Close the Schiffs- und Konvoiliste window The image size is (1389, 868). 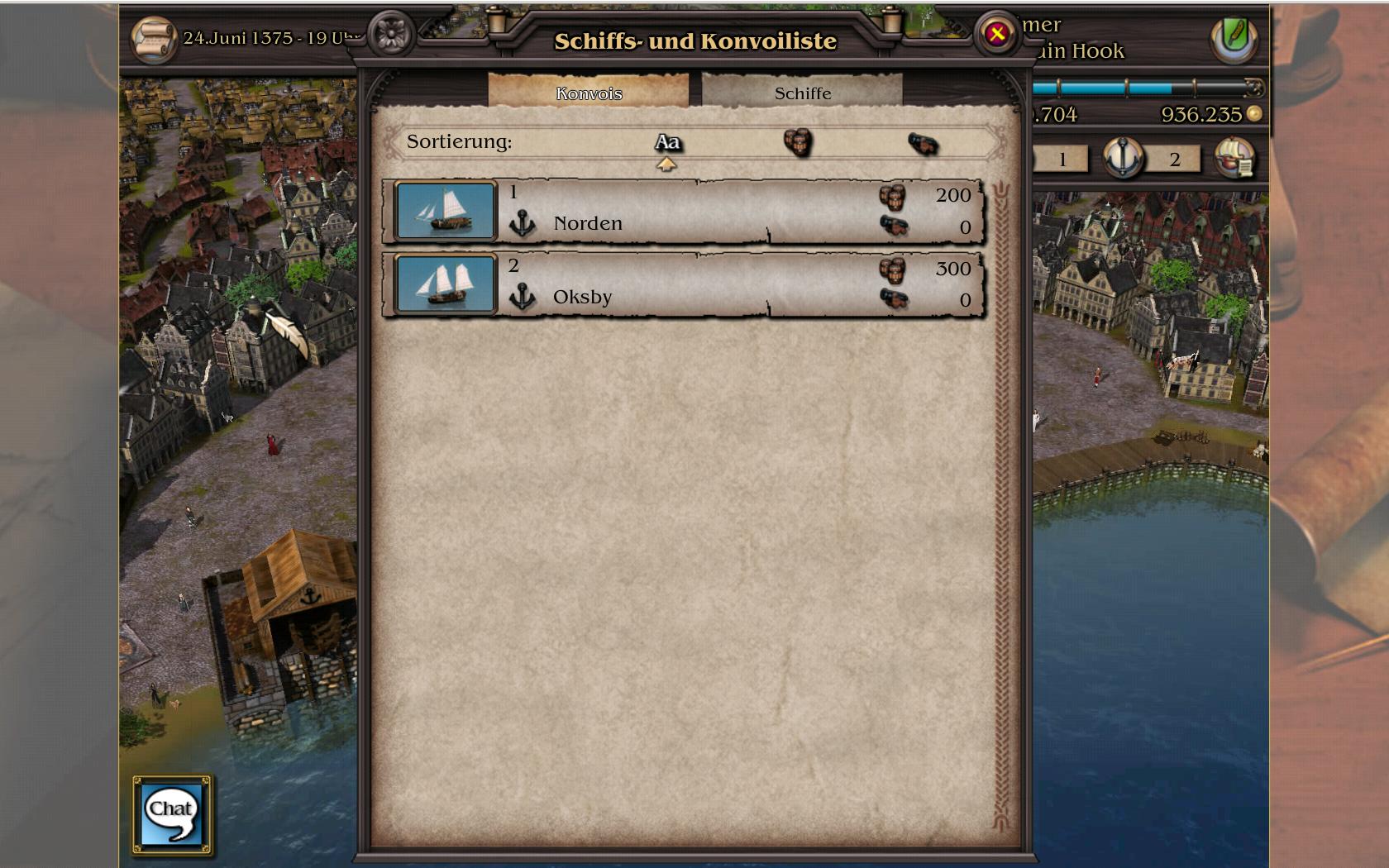(x=996, y=35)
